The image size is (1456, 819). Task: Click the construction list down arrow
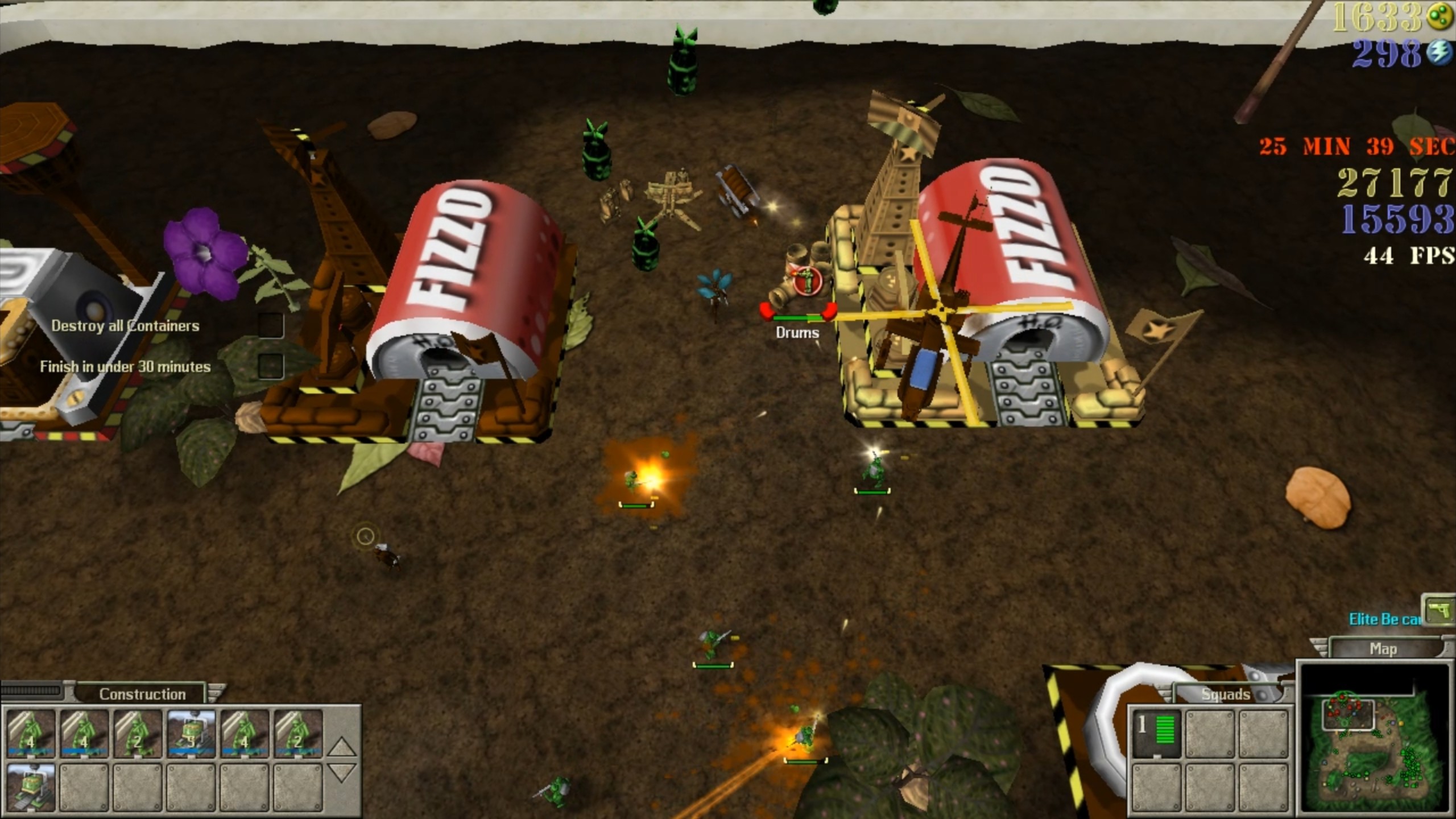341,772
